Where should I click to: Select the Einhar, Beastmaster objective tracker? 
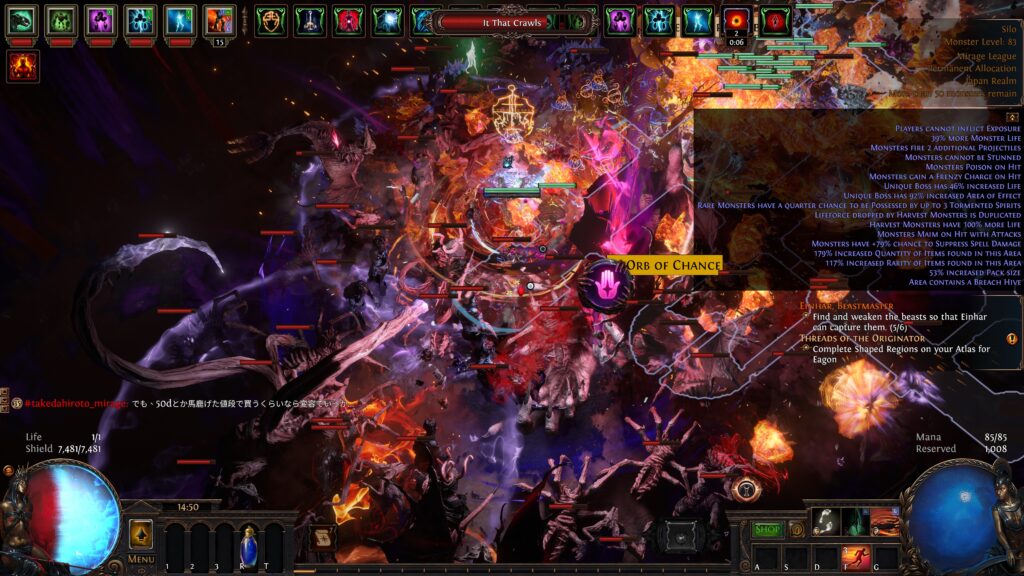848,303
